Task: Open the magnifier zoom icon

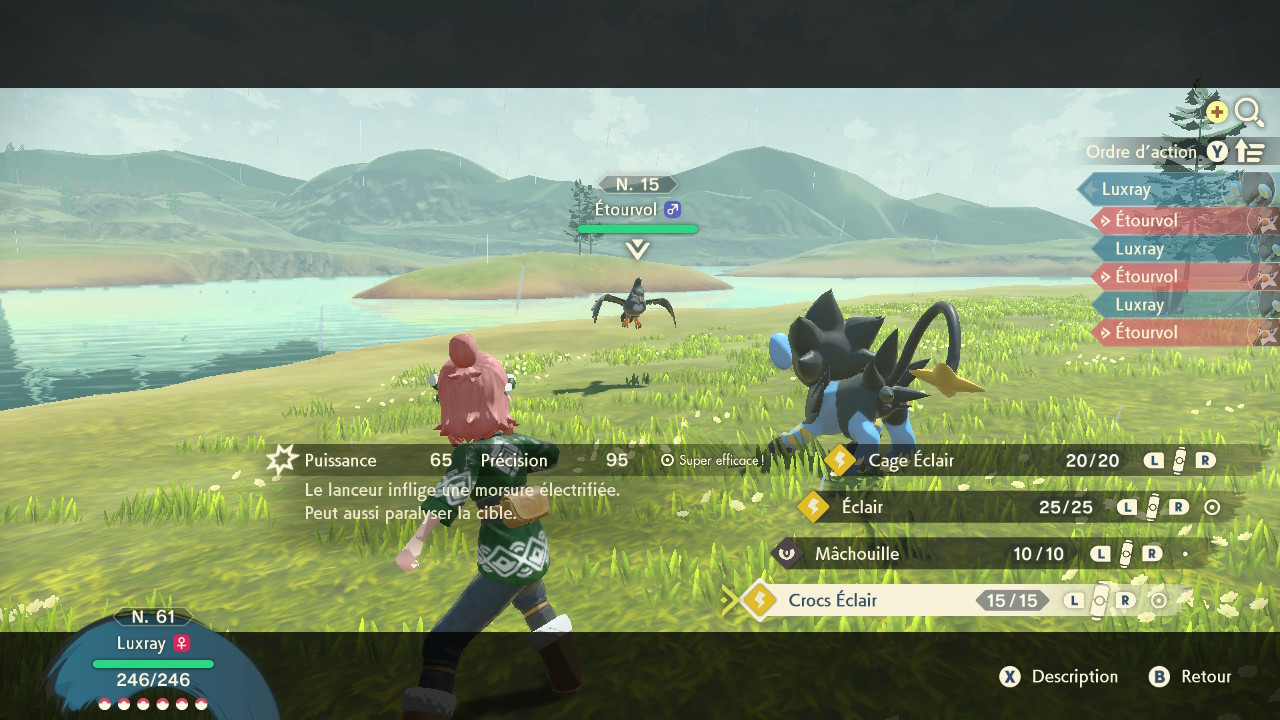Action: click(1249, 112)
